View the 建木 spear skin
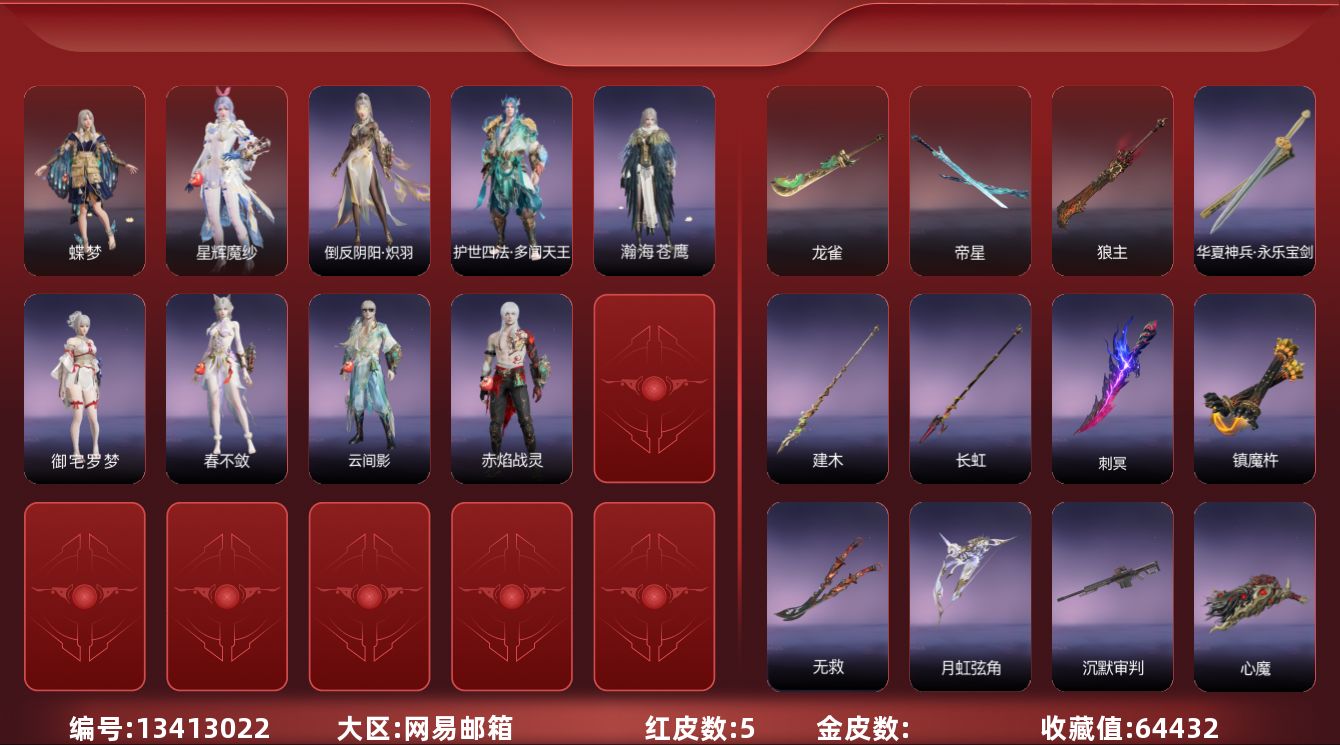 click(826, 388)
